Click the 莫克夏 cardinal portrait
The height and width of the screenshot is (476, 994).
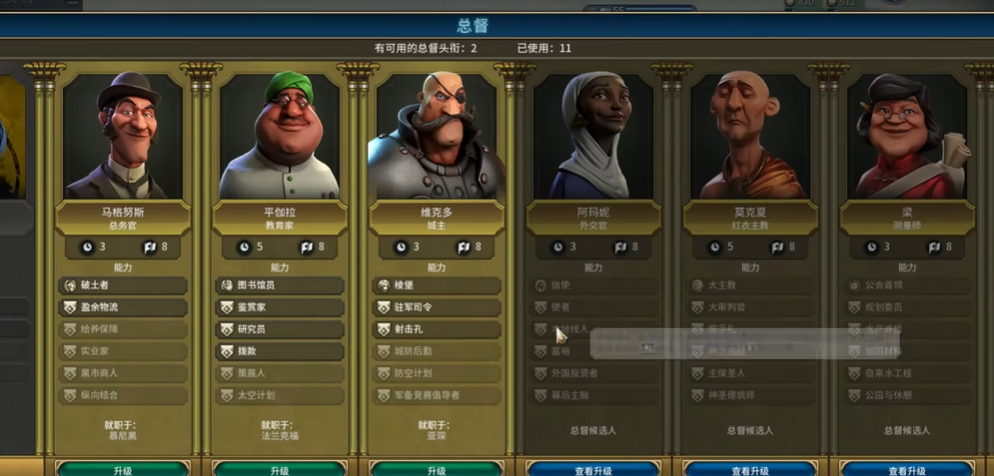751,135
